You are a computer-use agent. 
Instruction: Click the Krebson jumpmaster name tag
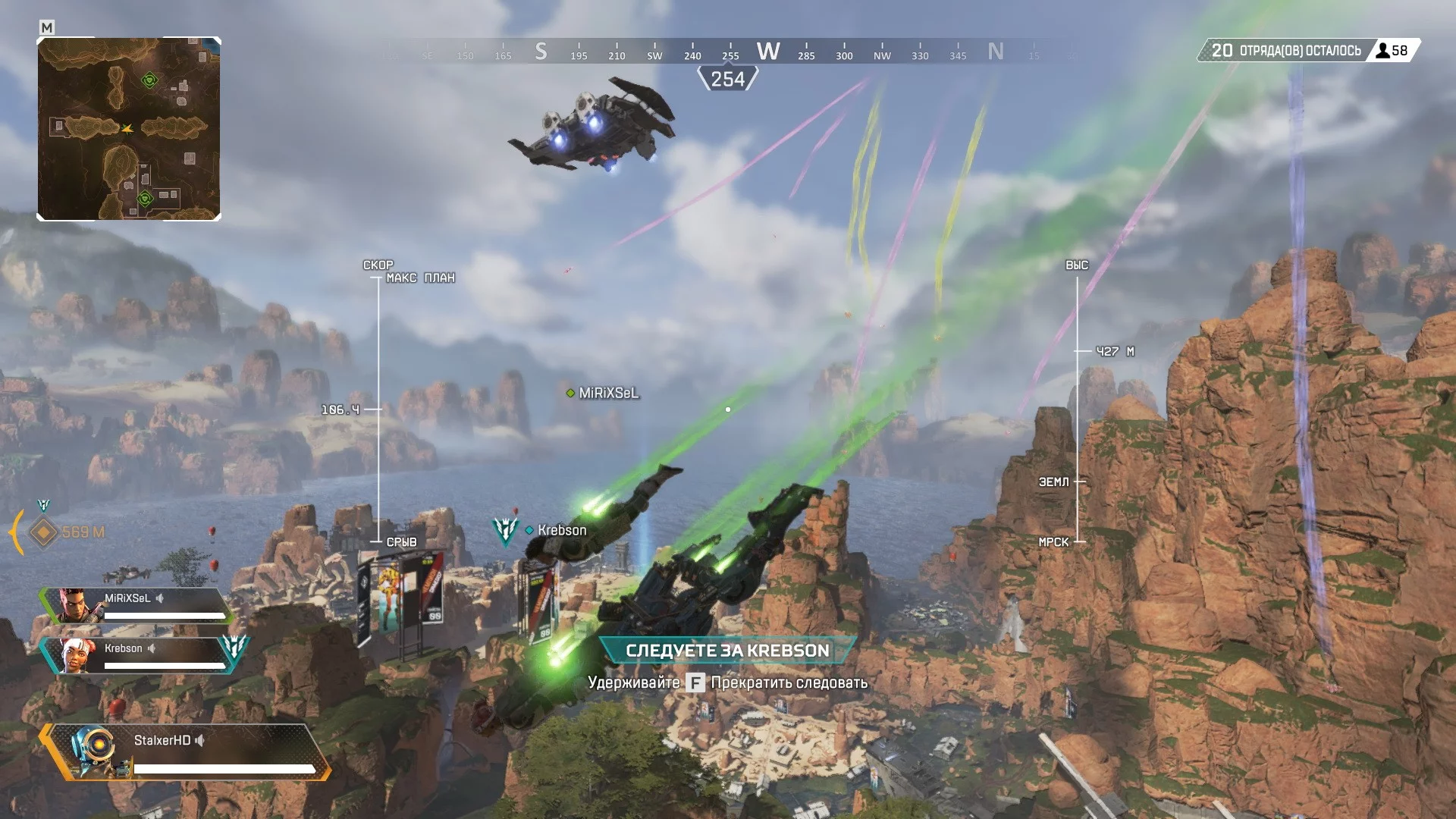pos(561,530)
